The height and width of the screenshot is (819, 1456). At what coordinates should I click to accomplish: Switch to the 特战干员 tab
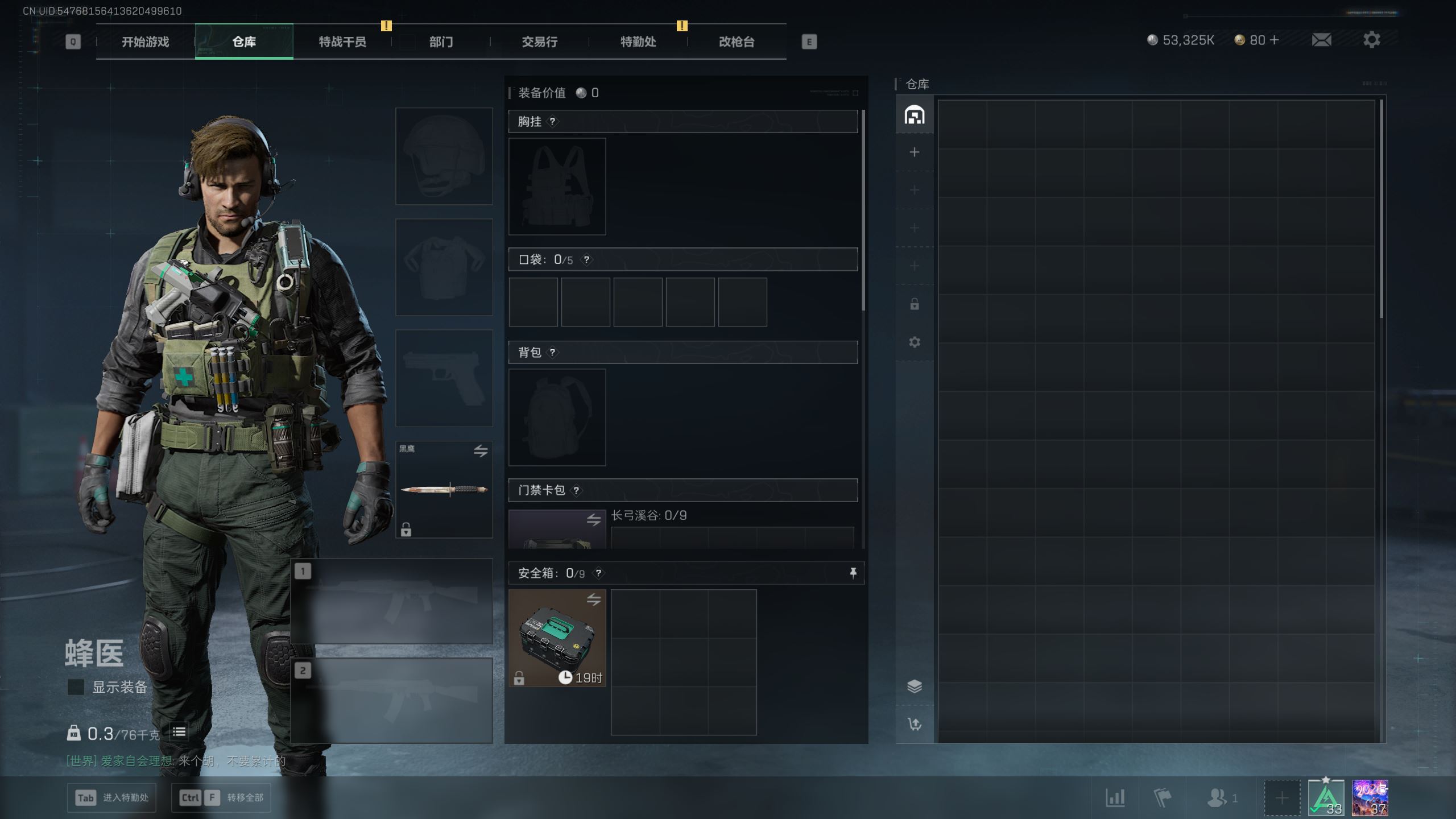coord(342,42)
